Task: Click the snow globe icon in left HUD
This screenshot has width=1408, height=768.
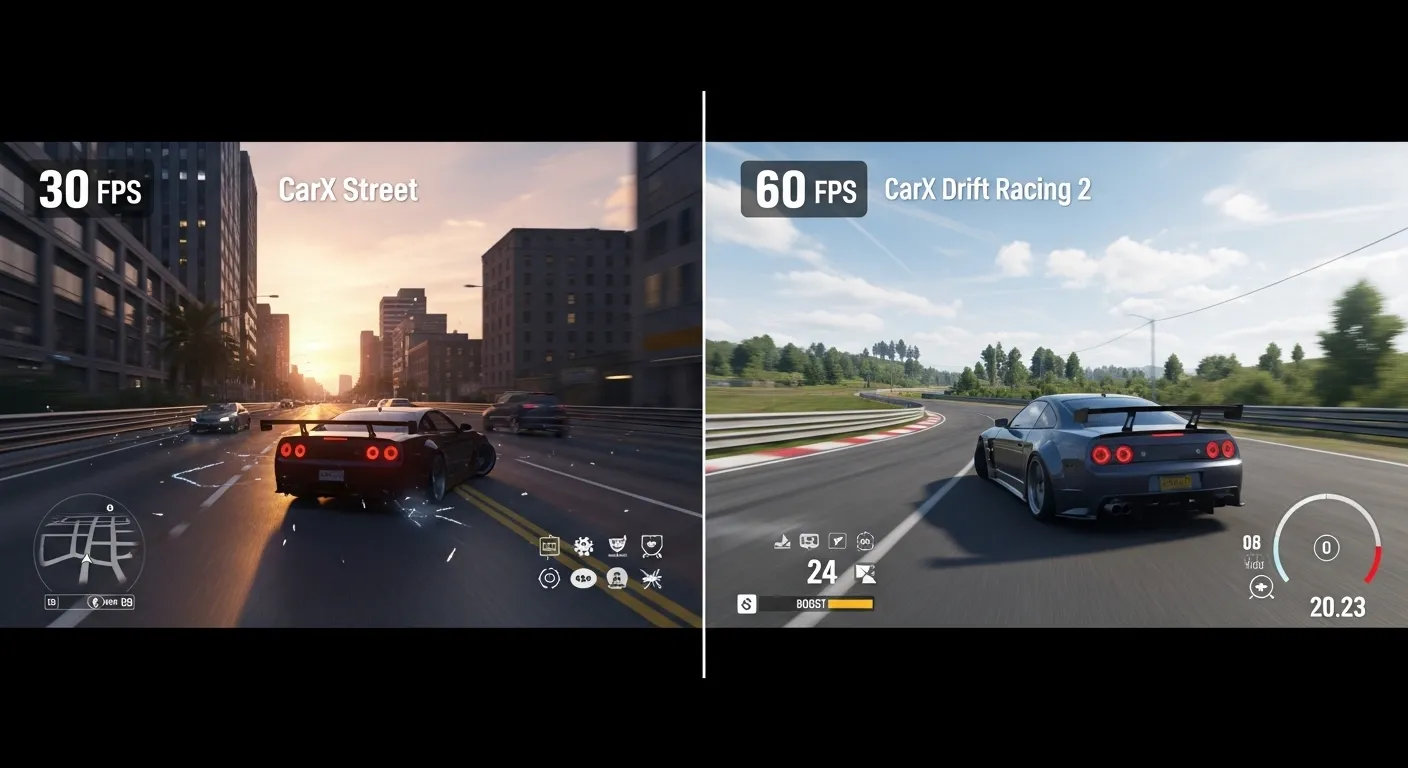Action: click(x=617, y=577)
